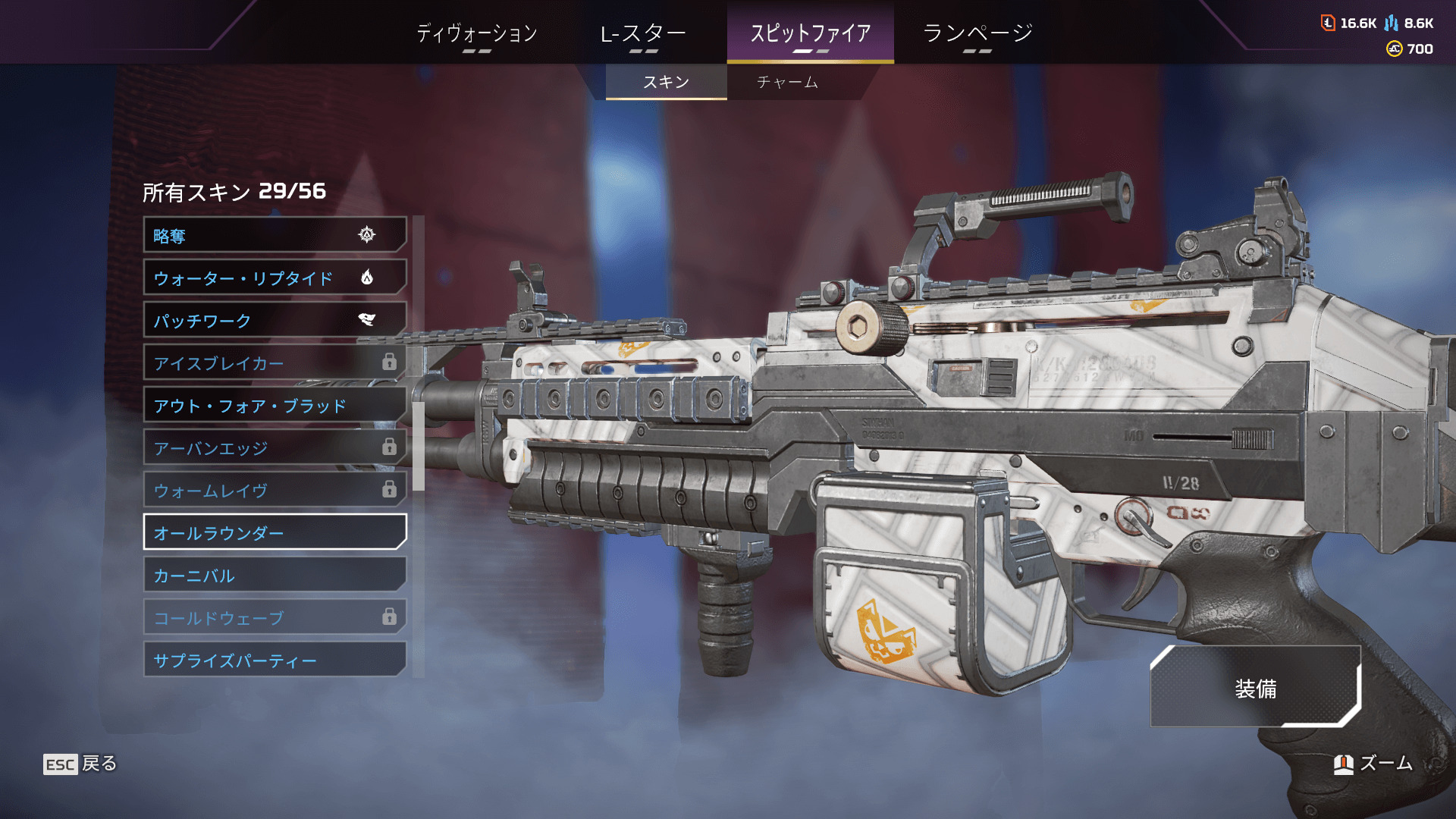Show the スキン sub-tab
Image resolution: width=1456 pixels, height=819 pixels.
[666, 82]
